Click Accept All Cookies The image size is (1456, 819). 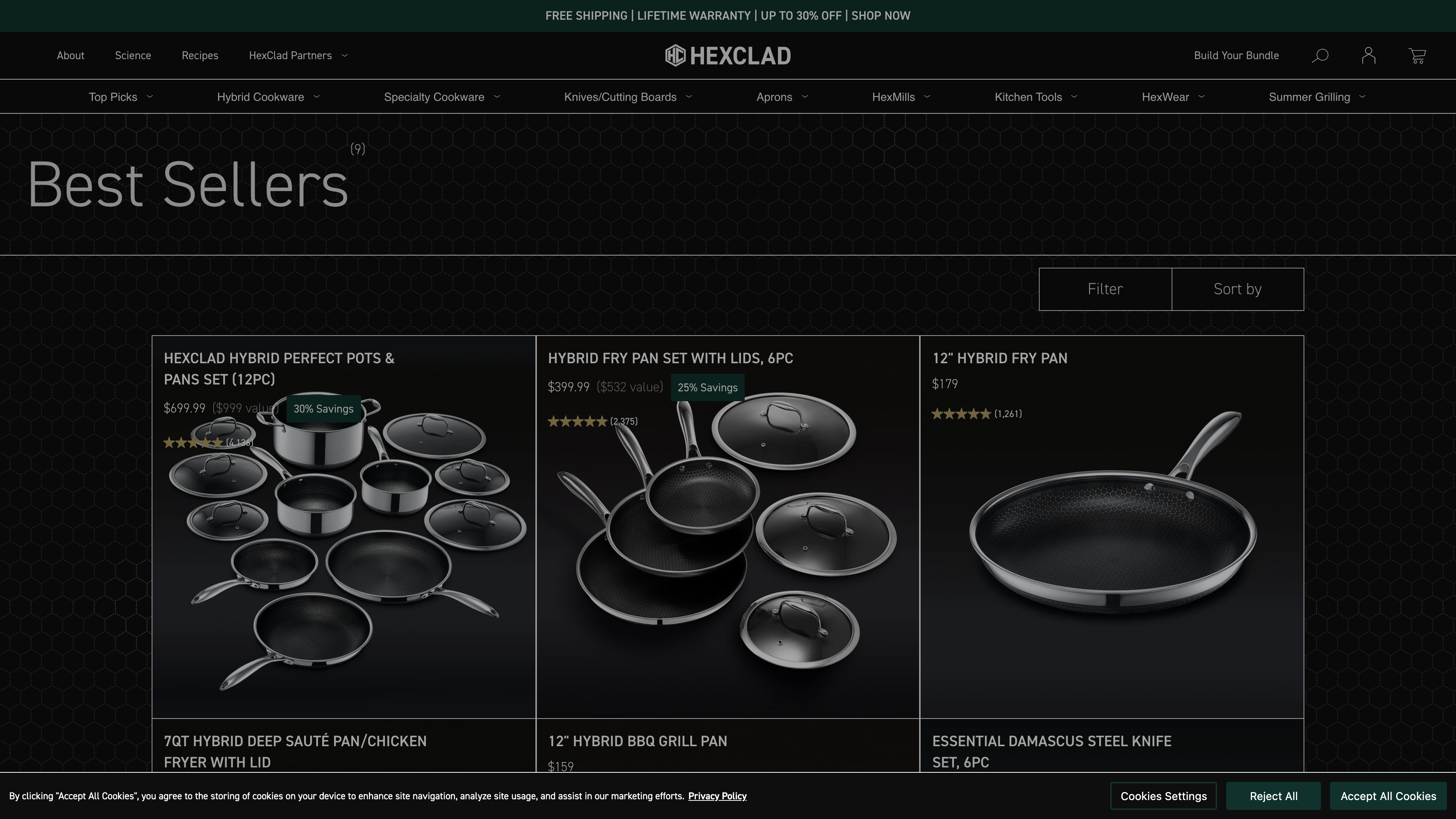(x=1388, y=796)
